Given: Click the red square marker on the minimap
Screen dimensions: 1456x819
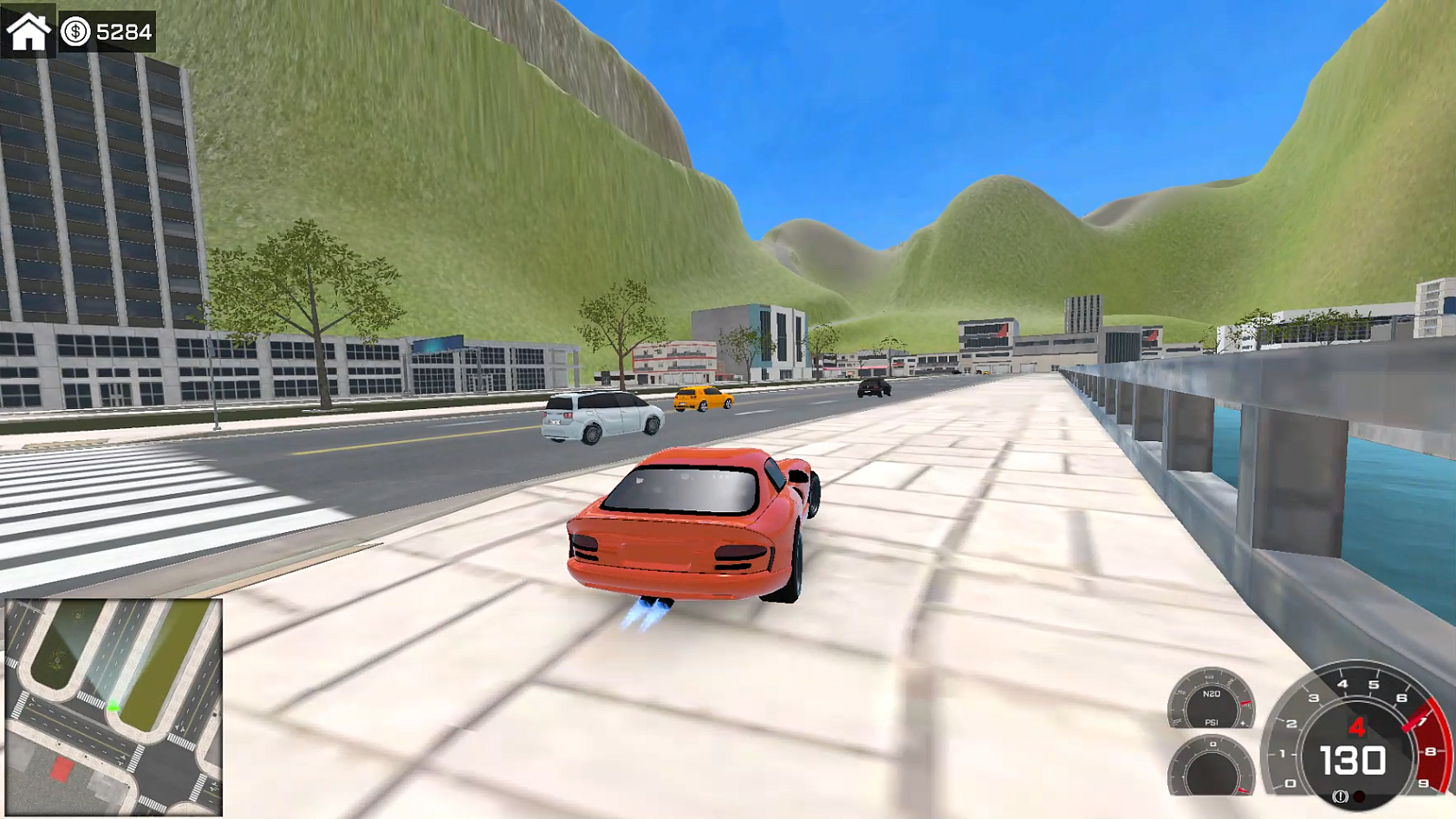Looking at the screenshot, I should coord(61,770).
